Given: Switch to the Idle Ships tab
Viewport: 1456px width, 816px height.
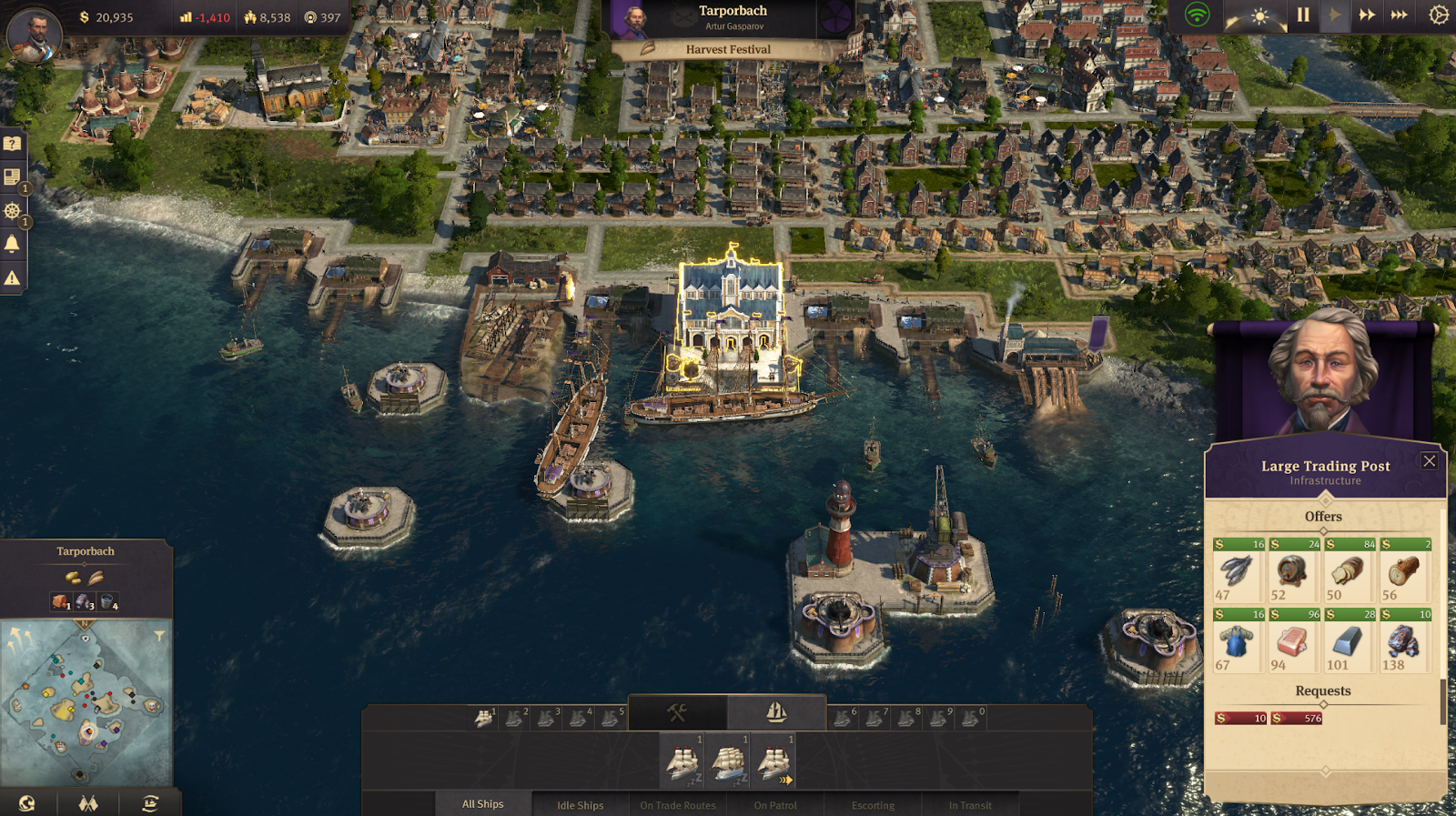Looking at the screenshot, I should click(x=580, y=805).
